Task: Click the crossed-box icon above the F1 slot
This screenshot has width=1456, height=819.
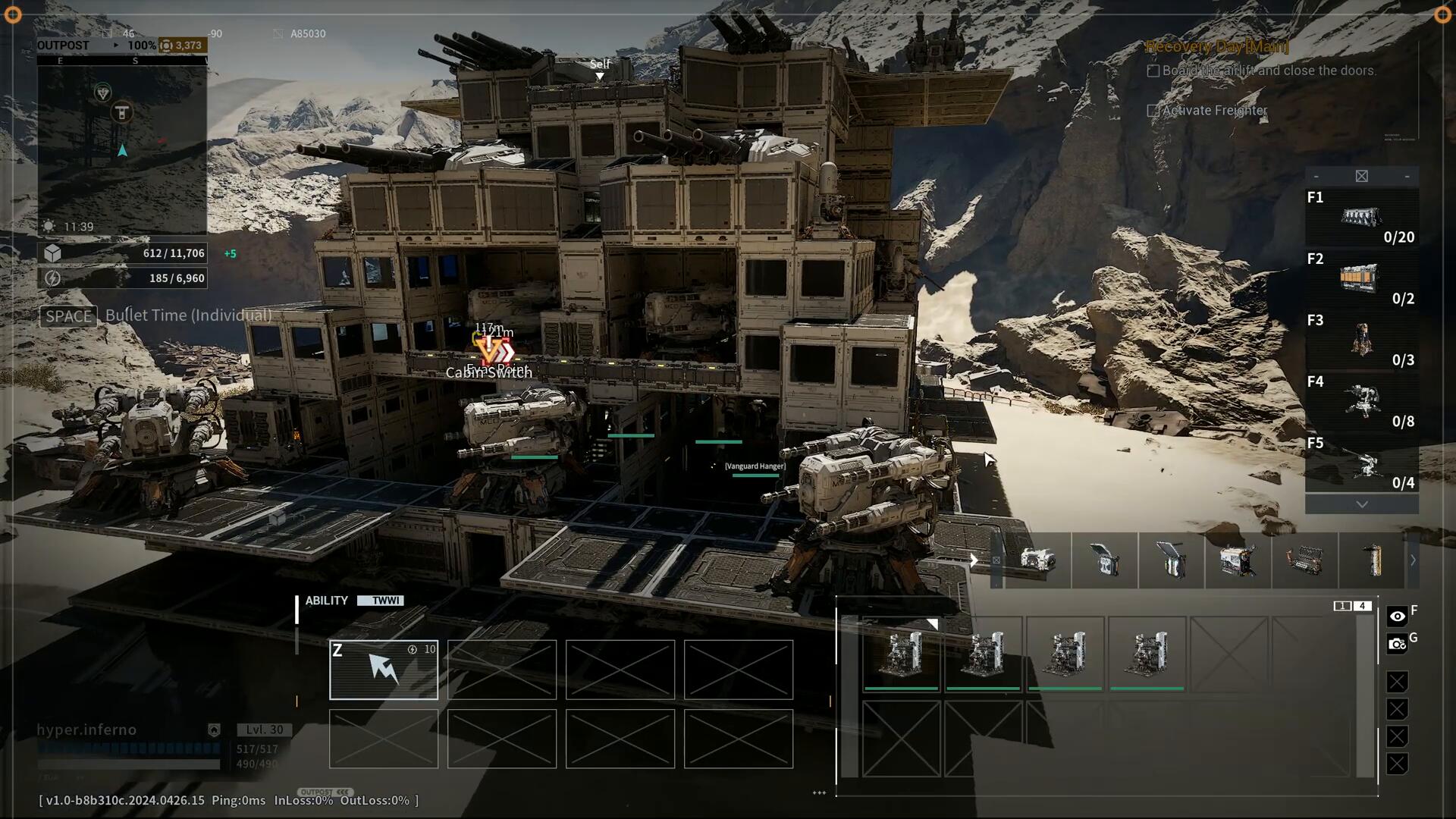Action: point(1361,176)
